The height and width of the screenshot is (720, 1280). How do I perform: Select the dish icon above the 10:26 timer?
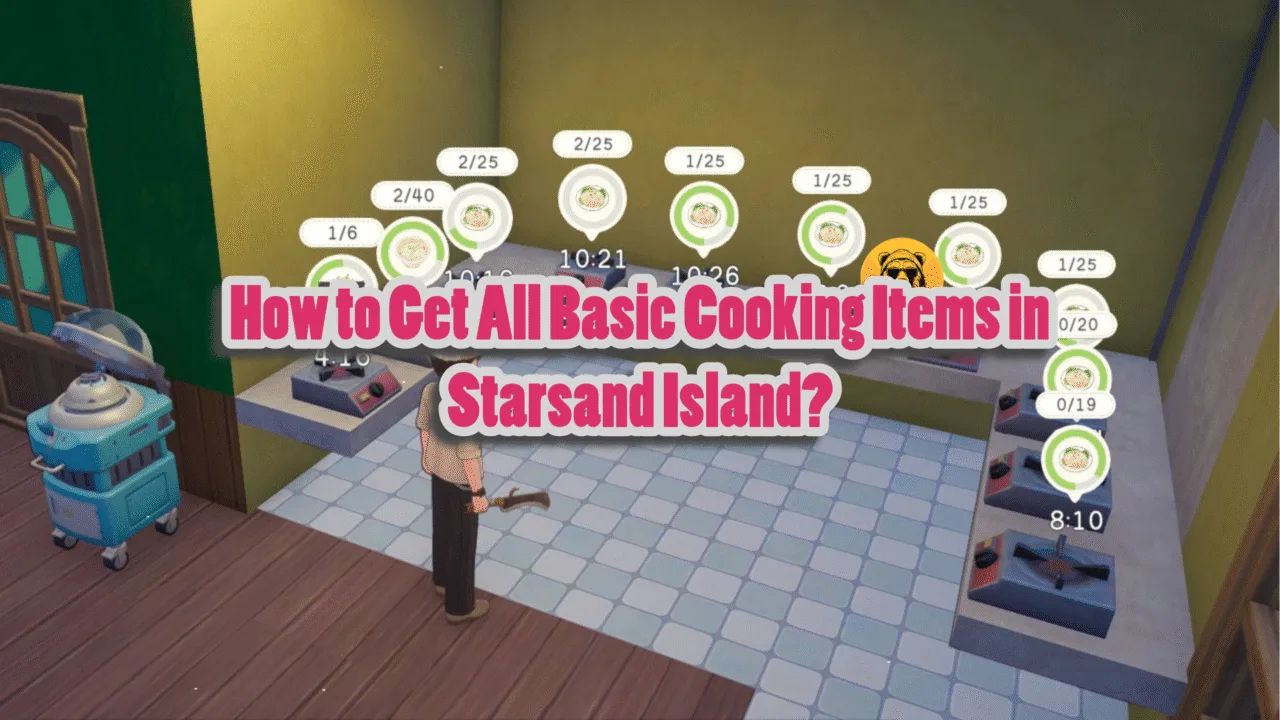point(704,214)
